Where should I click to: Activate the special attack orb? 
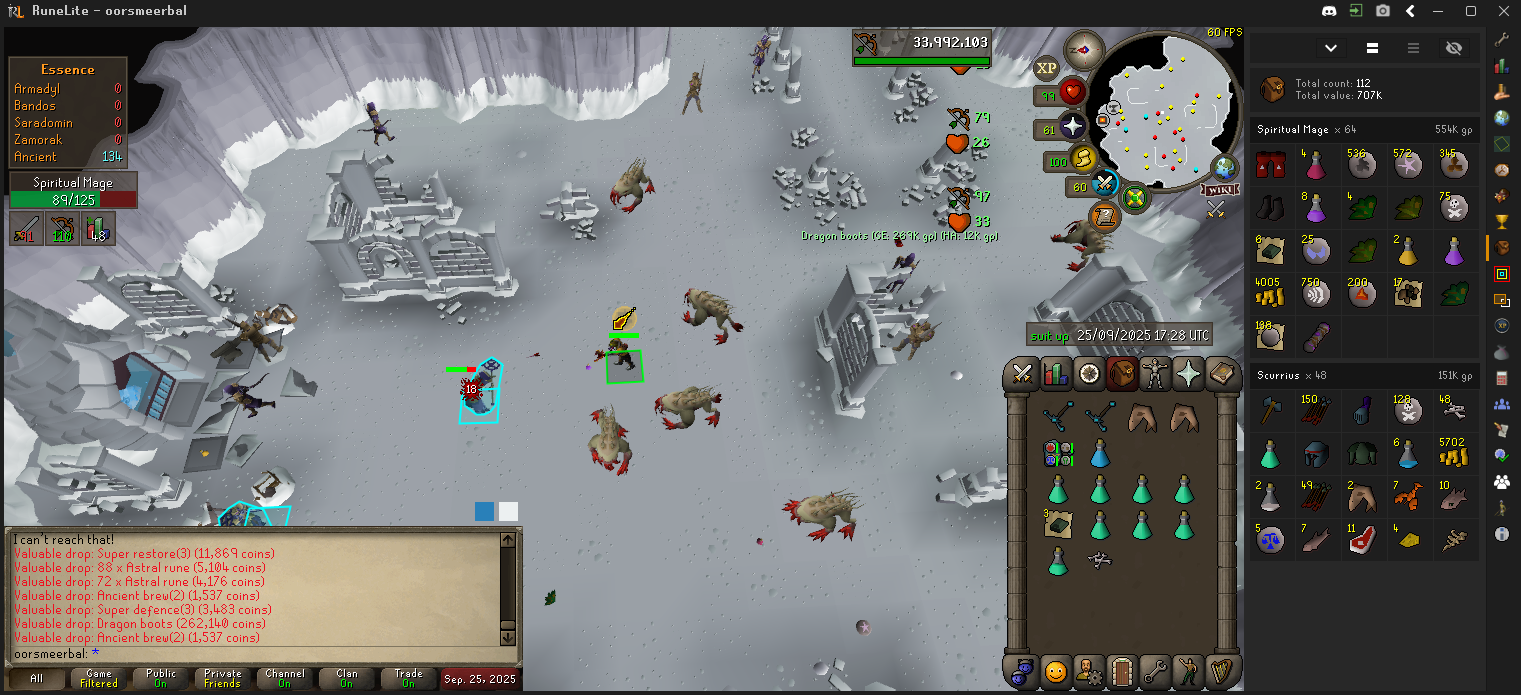click(1105, 184)
